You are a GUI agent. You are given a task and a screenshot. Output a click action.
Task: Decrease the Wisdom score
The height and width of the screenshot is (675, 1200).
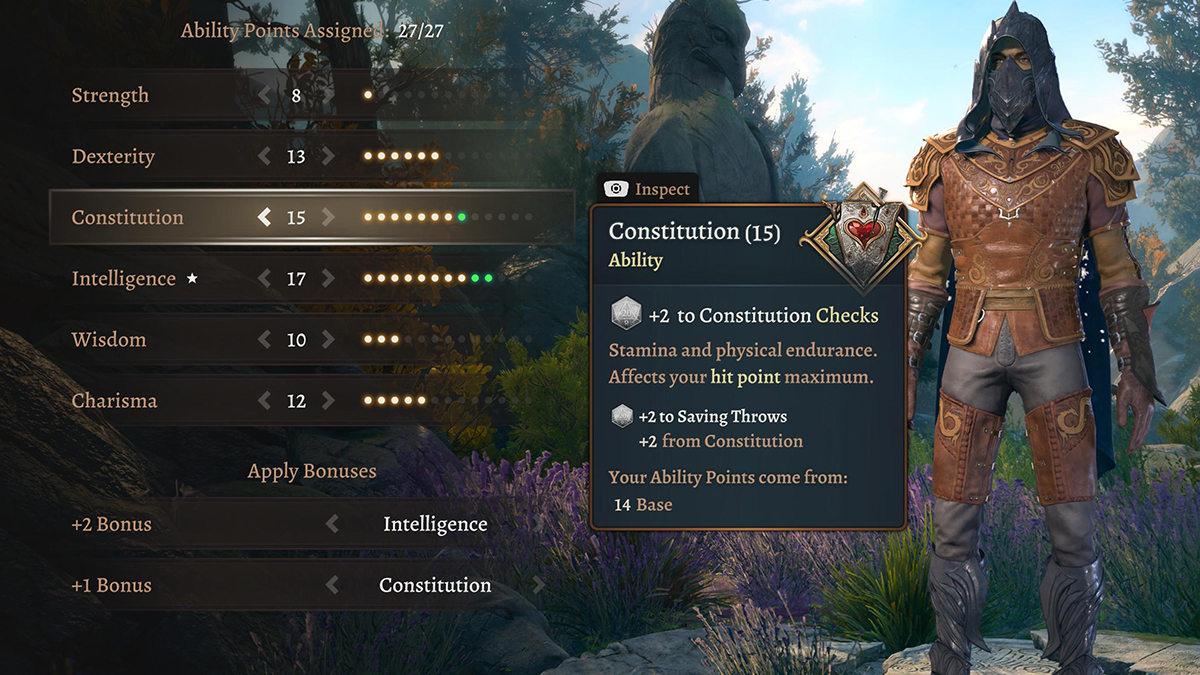(x=265, y=340)
